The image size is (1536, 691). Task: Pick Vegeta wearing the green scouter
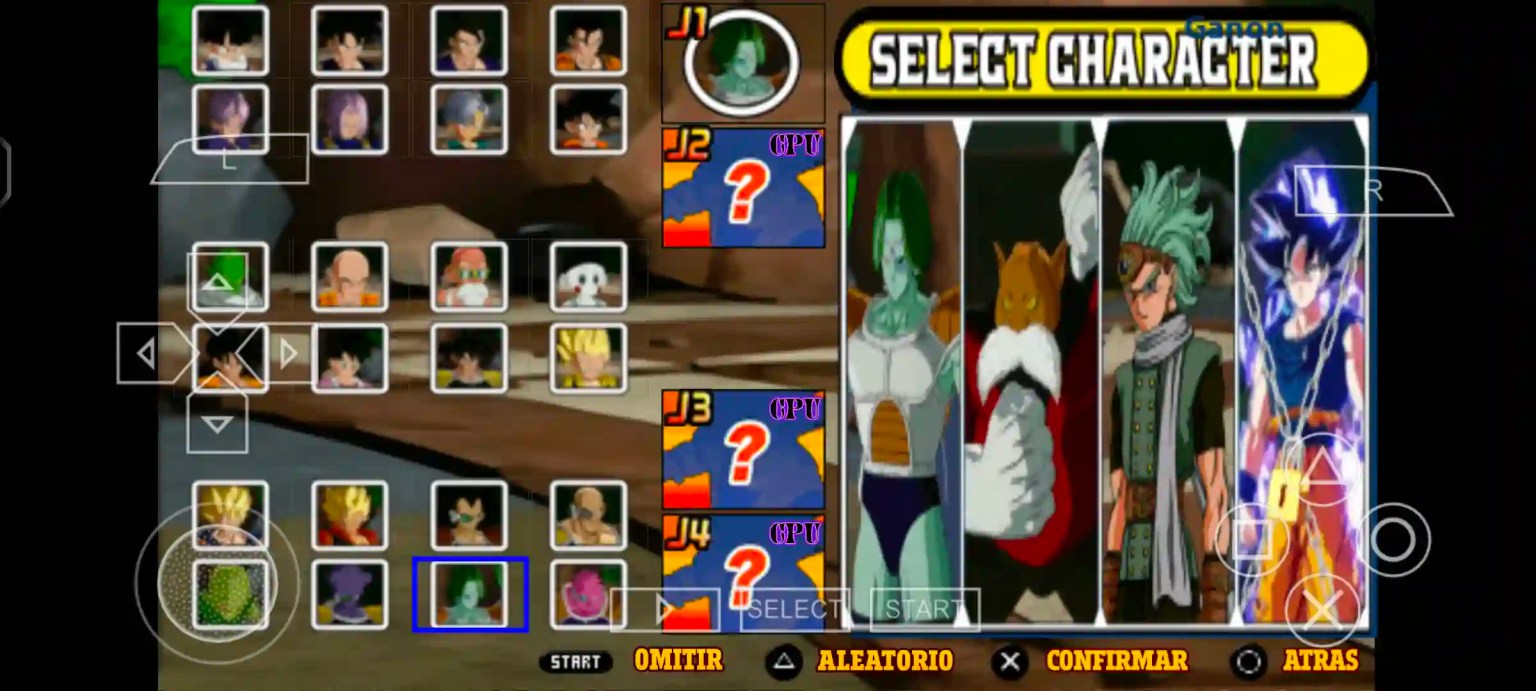click(x=469, y=515)
